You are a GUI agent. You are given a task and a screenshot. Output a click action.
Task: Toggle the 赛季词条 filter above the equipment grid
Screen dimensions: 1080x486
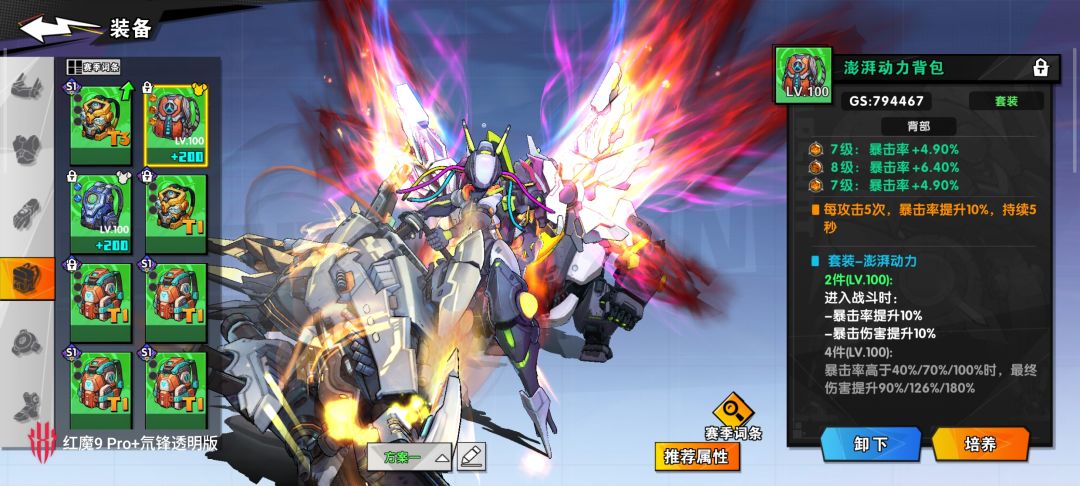(x=95, y=67)
